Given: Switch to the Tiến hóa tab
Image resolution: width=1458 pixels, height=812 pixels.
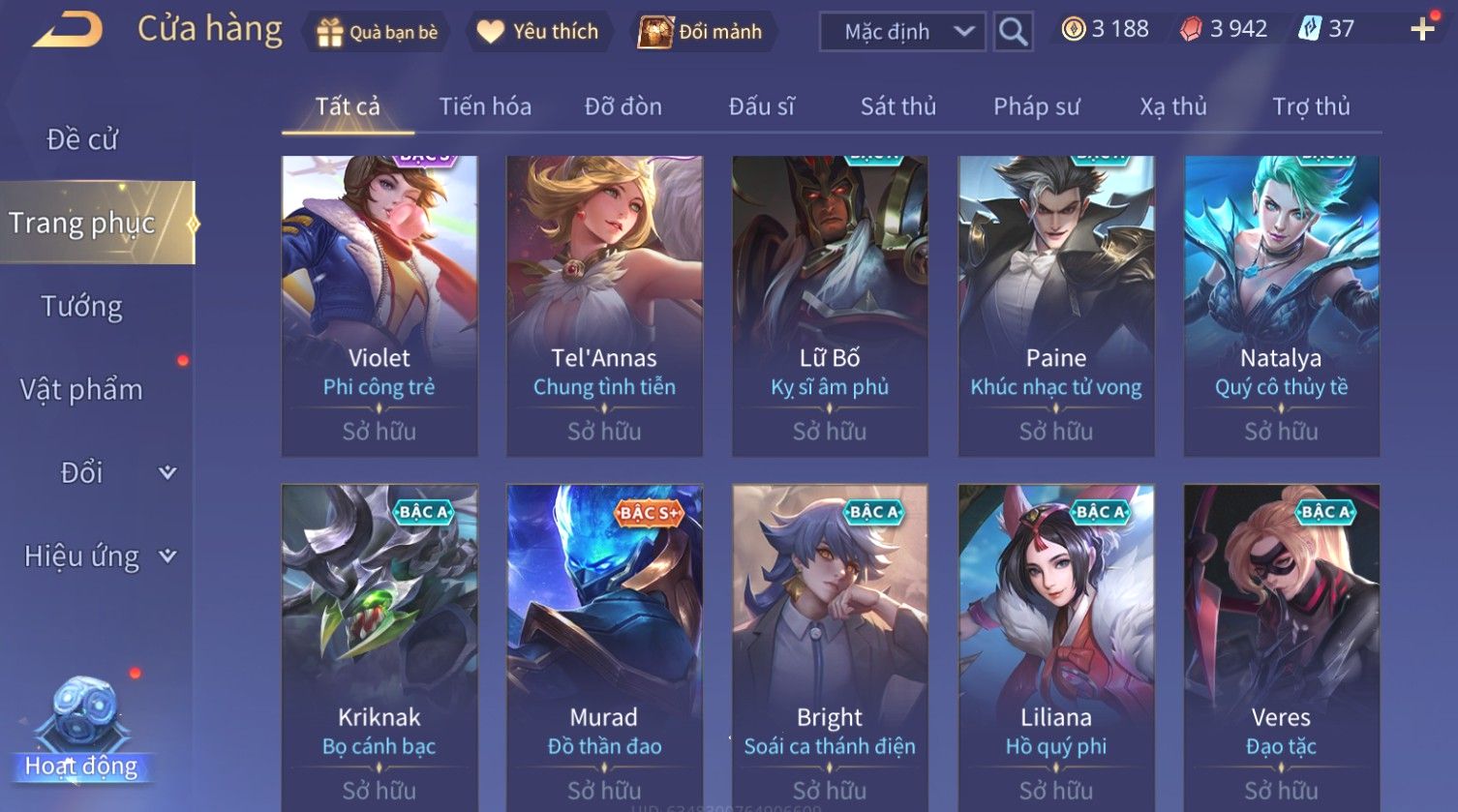Looking at the screenshot, I should click(x=485, y=106).
